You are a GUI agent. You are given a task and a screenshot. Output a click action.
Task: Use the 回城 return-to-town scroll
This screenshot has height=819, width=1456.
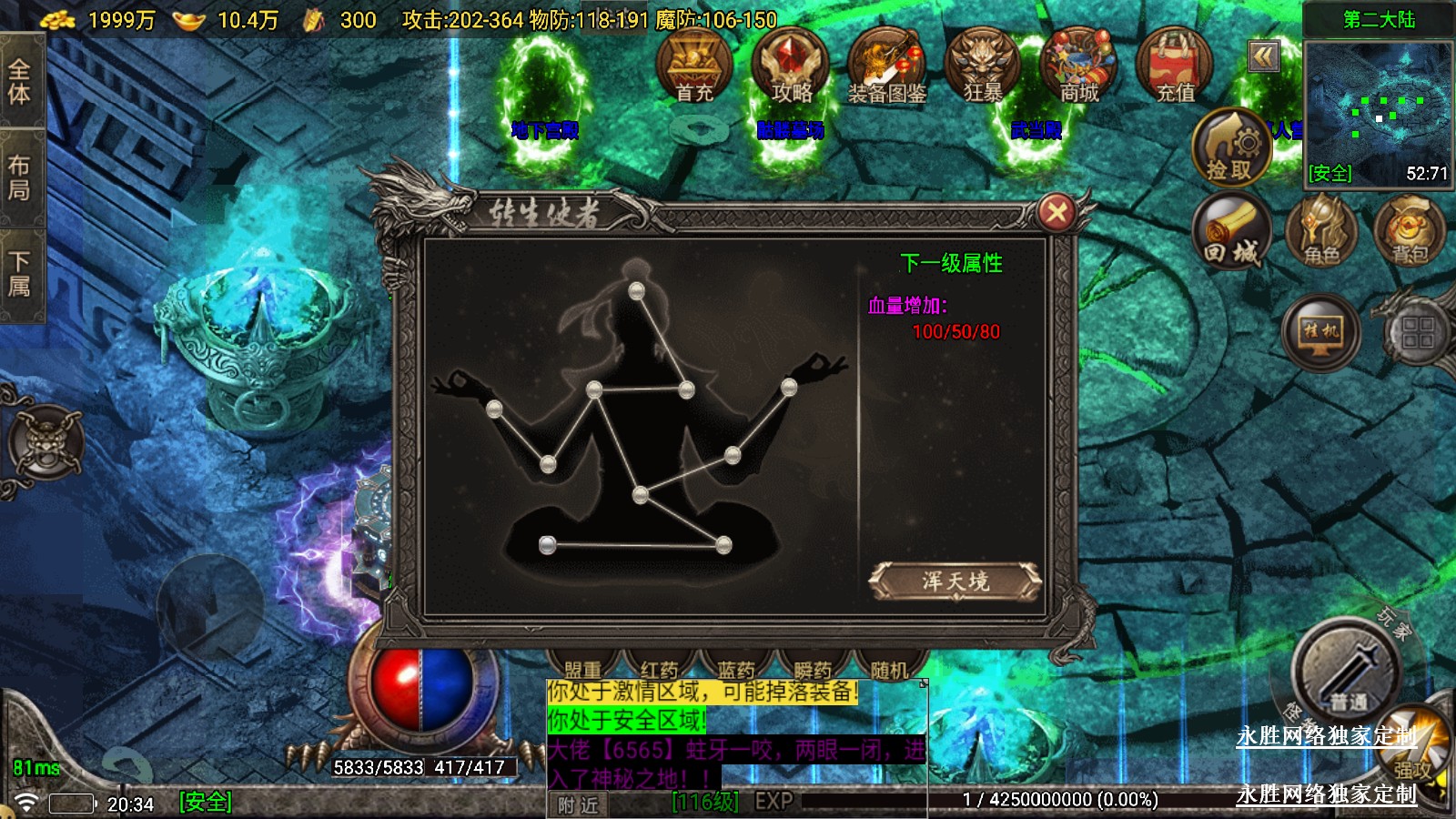point(1233,229)
